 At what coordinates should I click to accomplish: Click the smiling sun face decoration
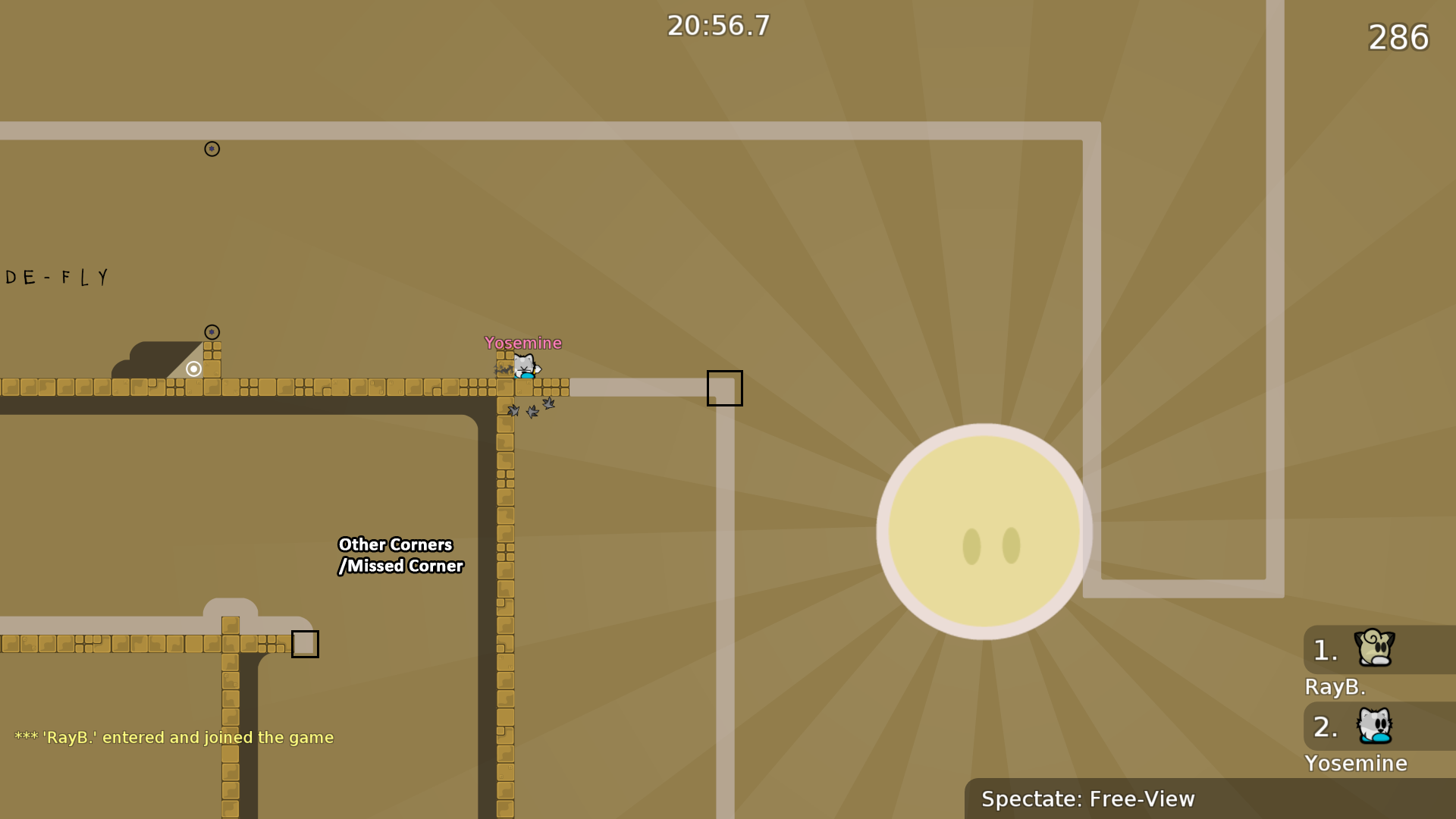coord(984,531)
